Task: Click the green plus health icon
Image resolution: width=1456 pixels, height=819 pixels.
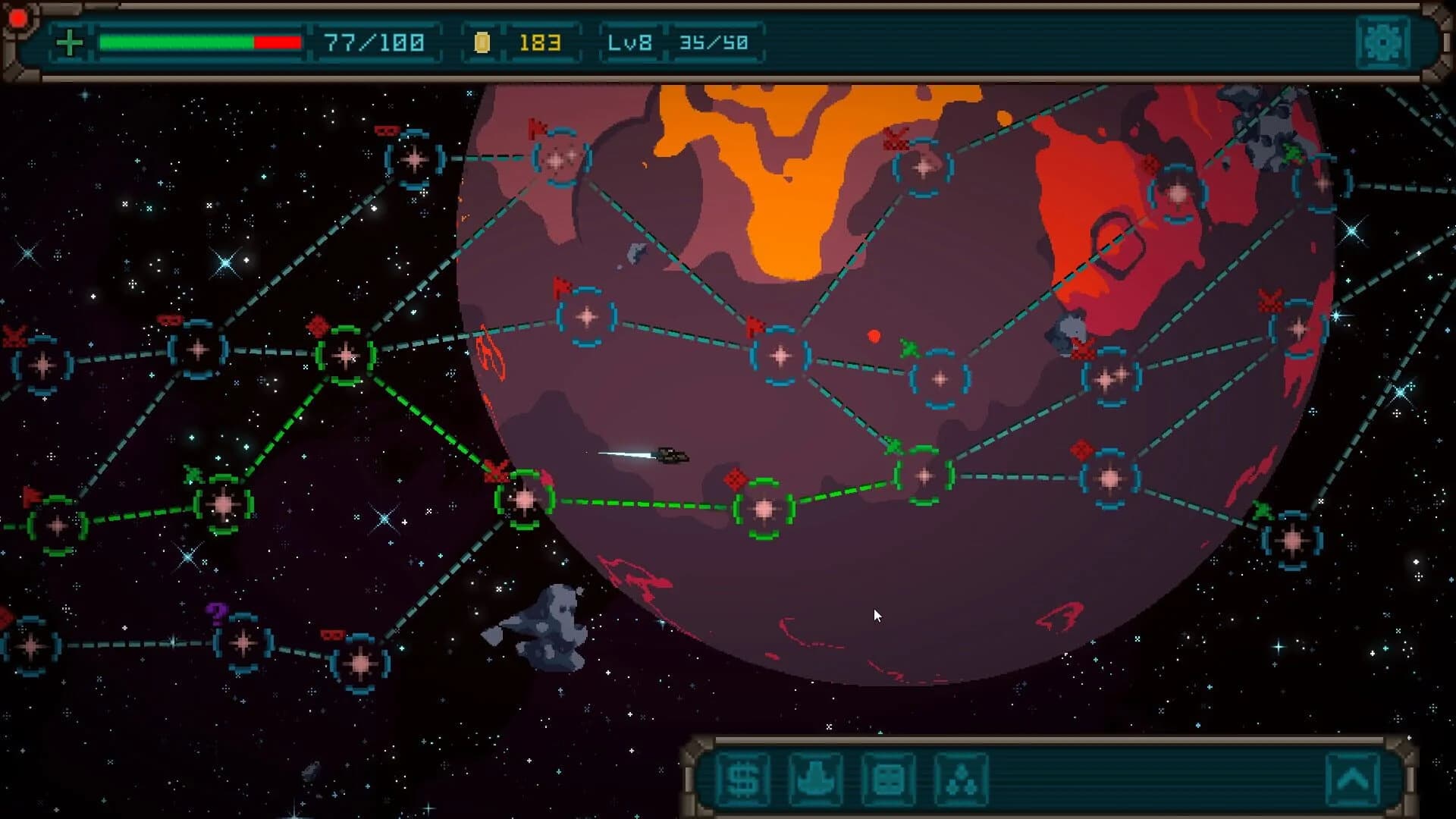Action: pyautogui.click(x=69, y=43)
